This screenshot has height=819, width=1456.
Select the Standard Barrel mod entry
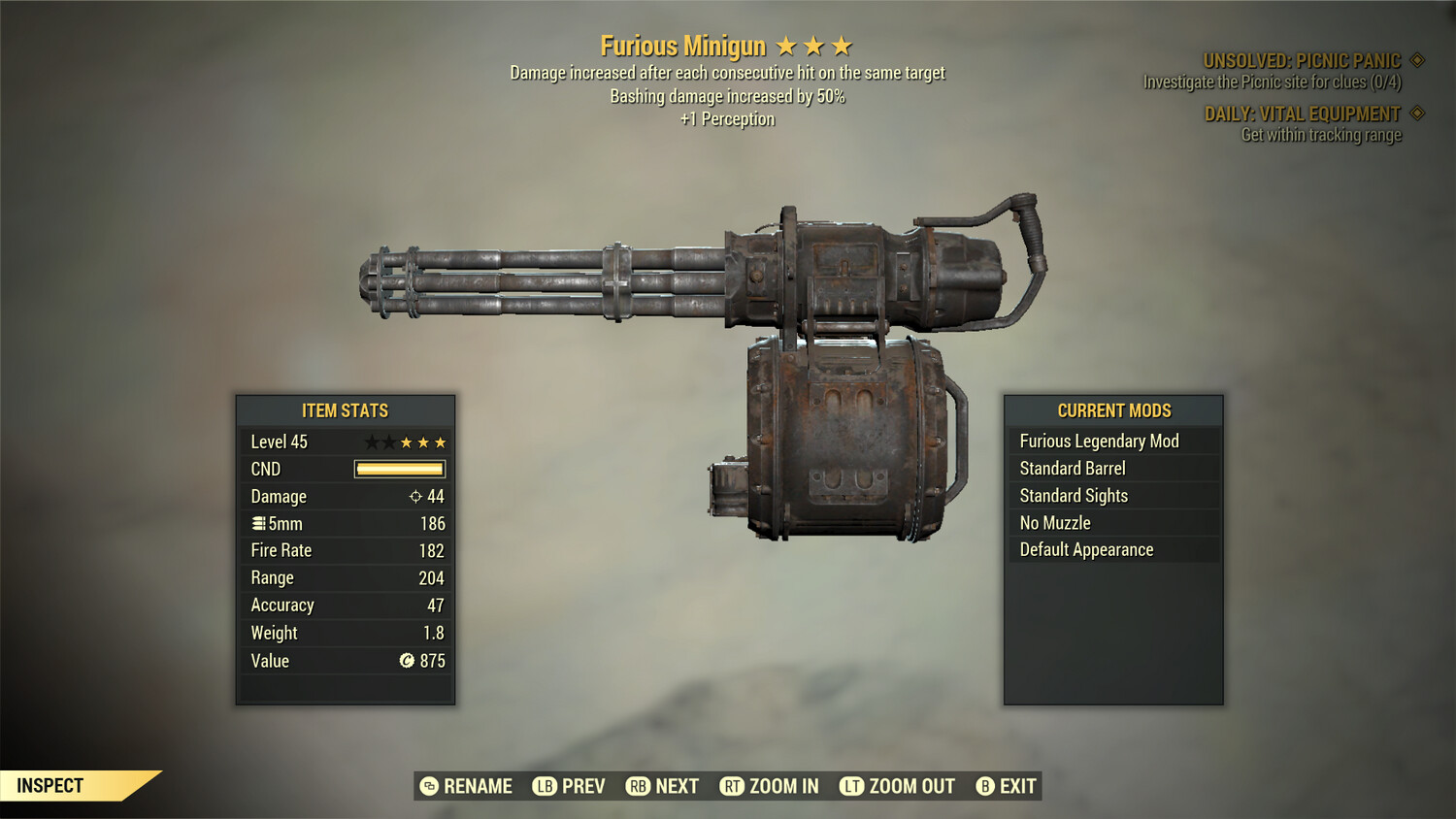[x=1072, y=468]
